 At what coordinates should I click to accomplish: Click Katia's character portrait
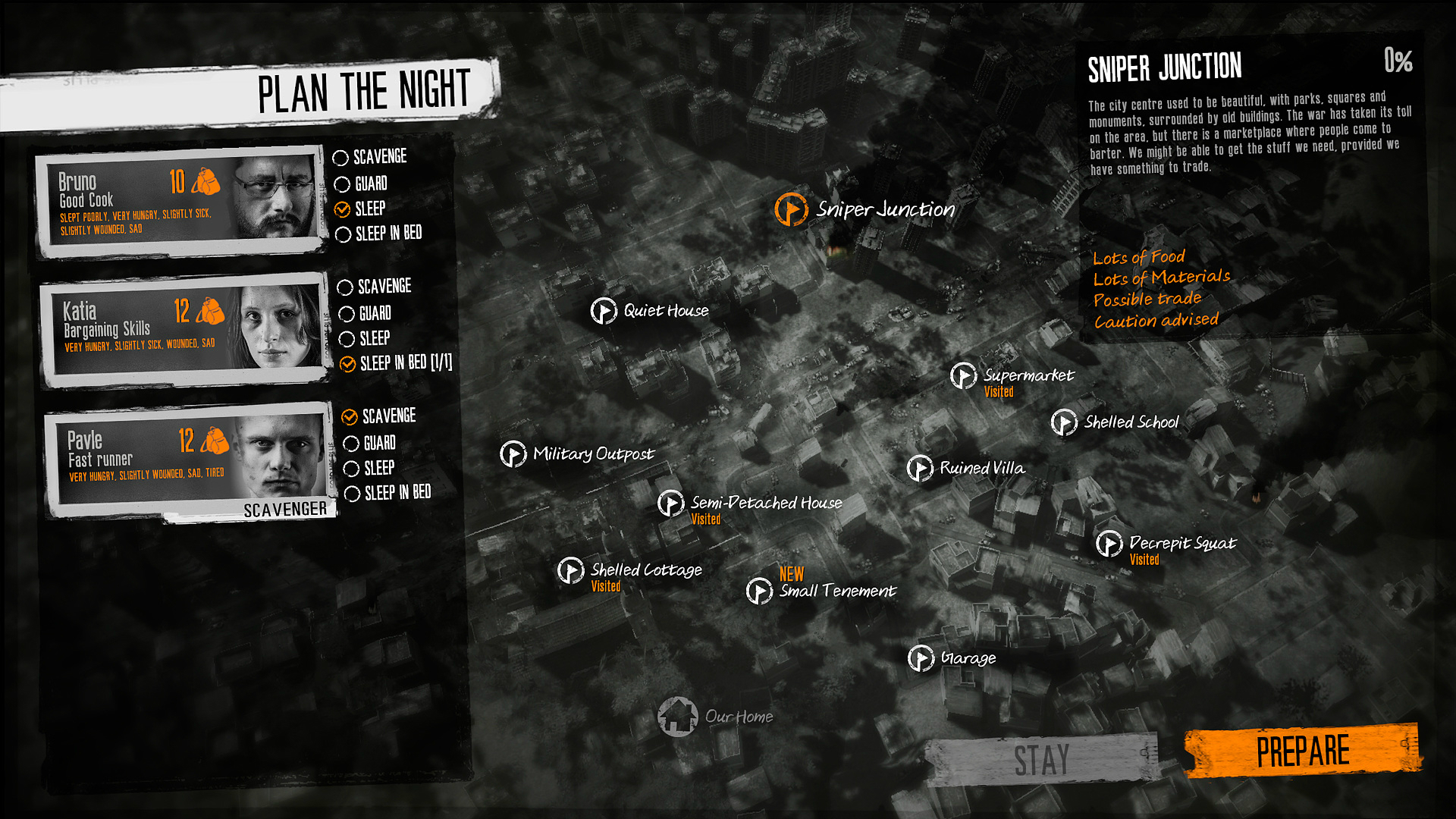[272, 326]
